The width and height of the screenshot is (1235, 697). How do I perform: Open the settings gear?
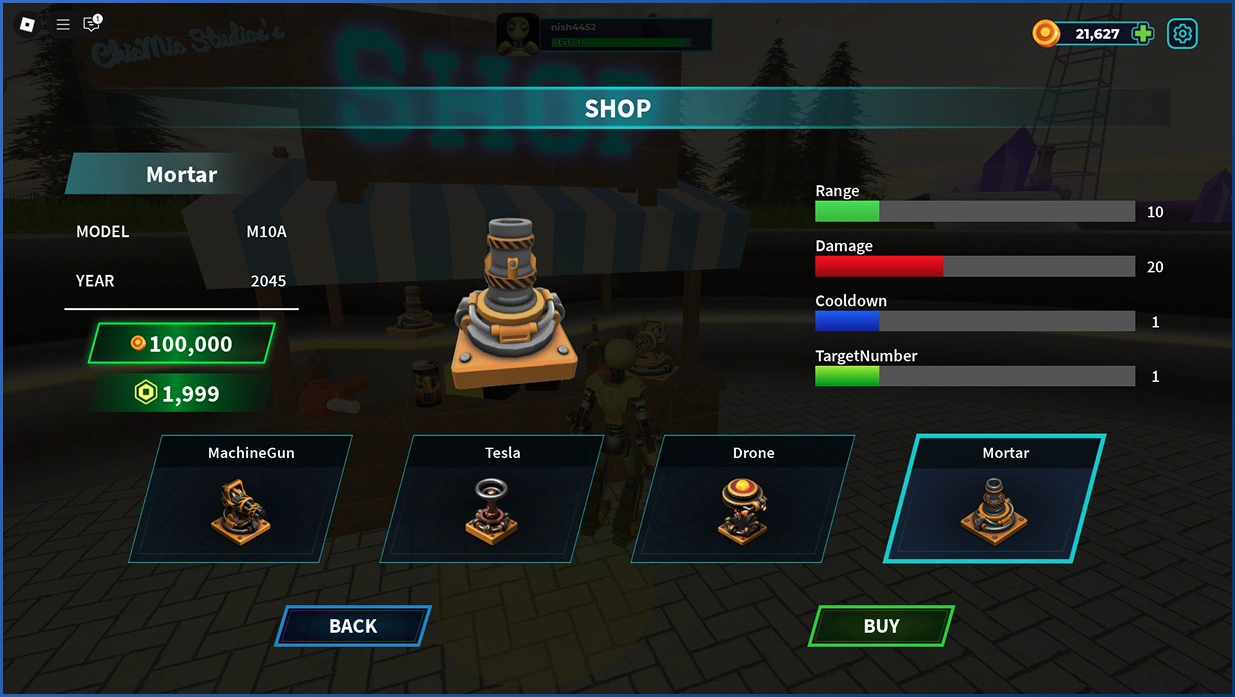1182,34
